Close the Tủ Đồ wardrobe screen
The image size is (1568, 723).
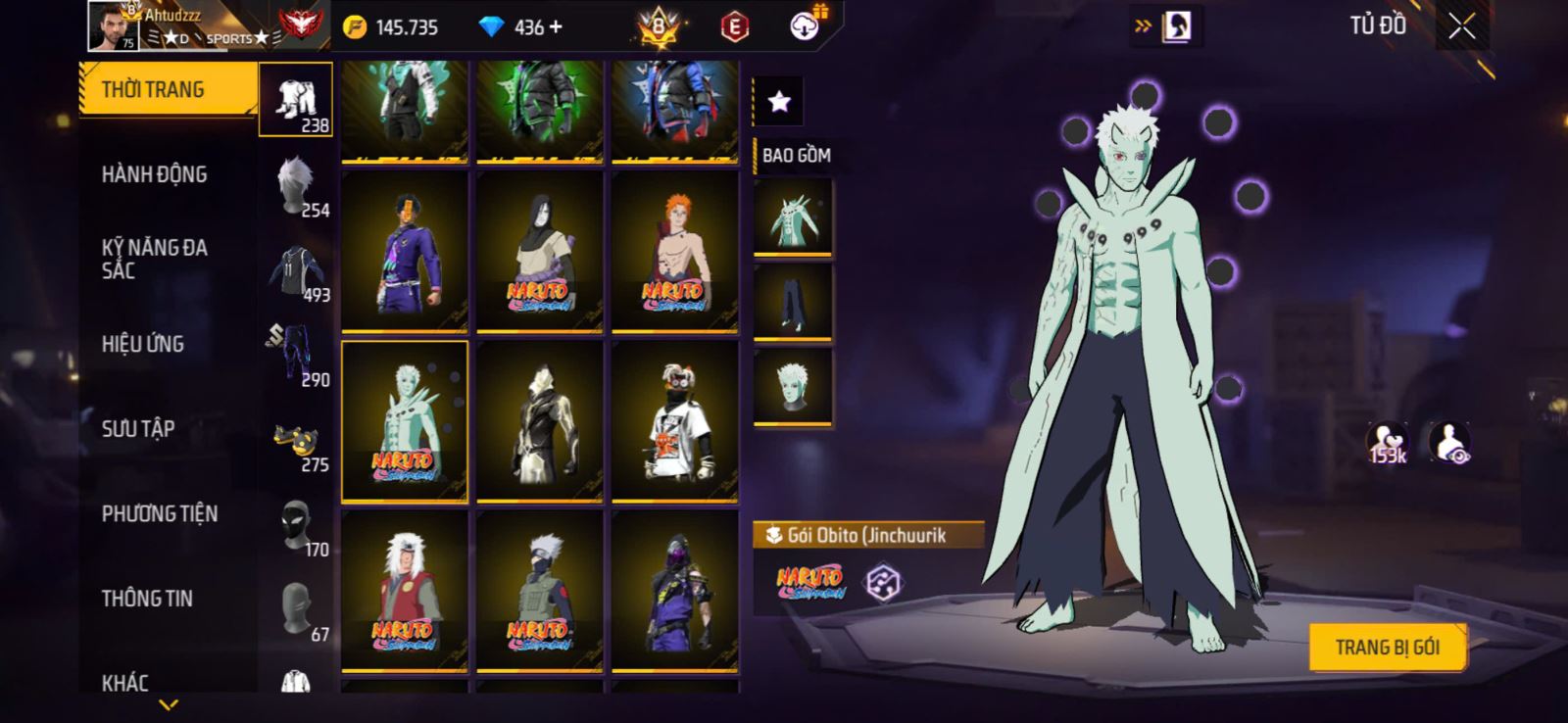(x=1461, y=27)
